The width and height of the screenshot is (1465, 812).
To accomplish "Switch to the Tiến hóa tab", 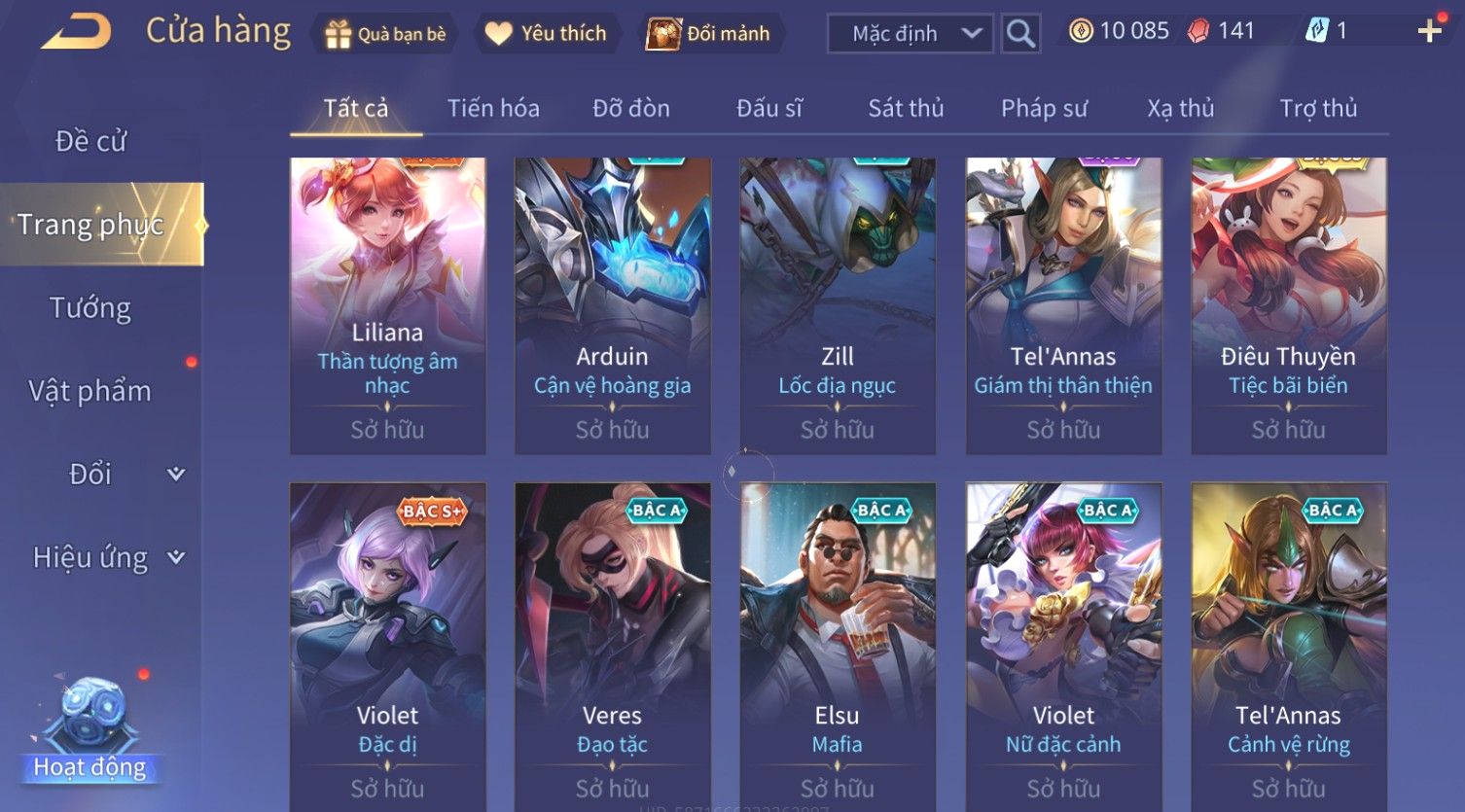I will pos(493,108).
